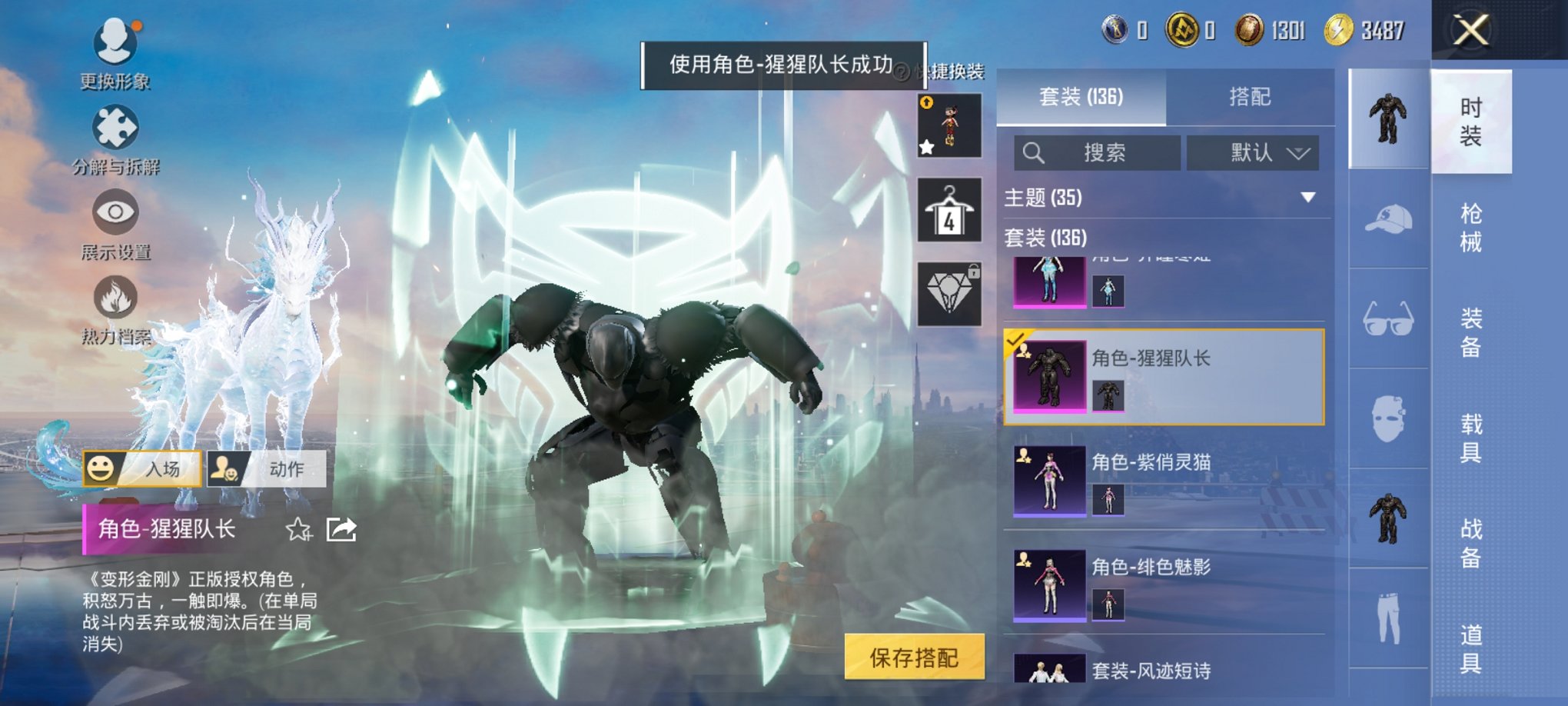Open the 默认 sorting dropdown

[x=1253, y=153]
